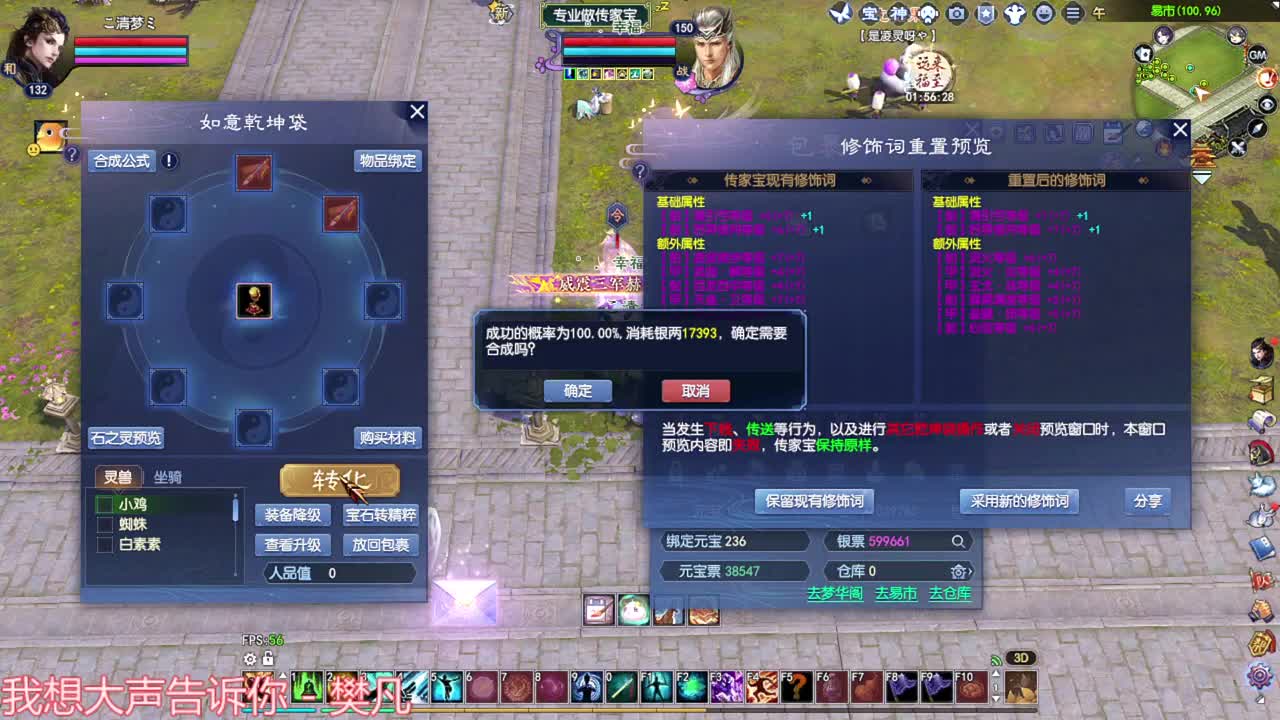Confirm synthesis by clicking 确定
Image resolution: width=1280 pixels, height=720 pixels.
[578, 392]
